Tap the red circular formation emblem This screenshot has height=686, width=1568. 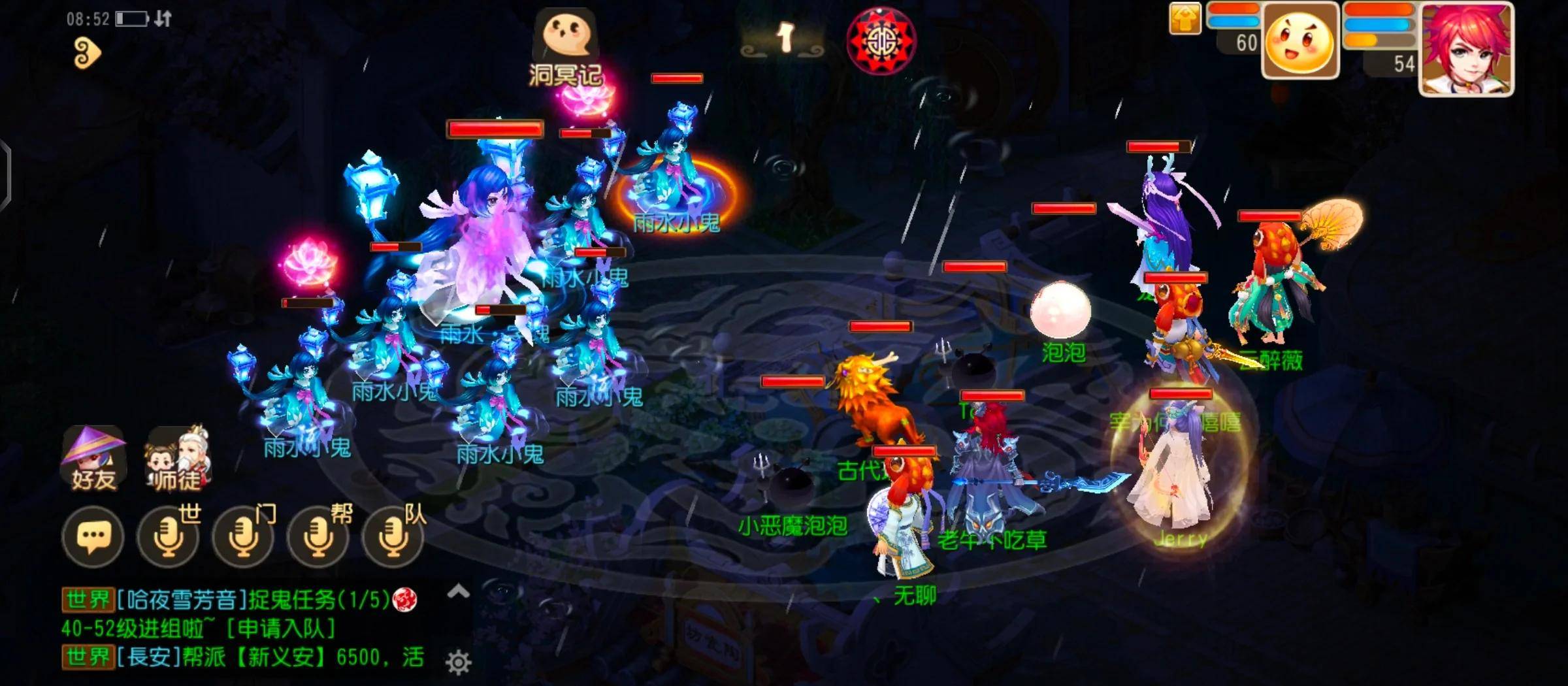(x=881, y=42)
